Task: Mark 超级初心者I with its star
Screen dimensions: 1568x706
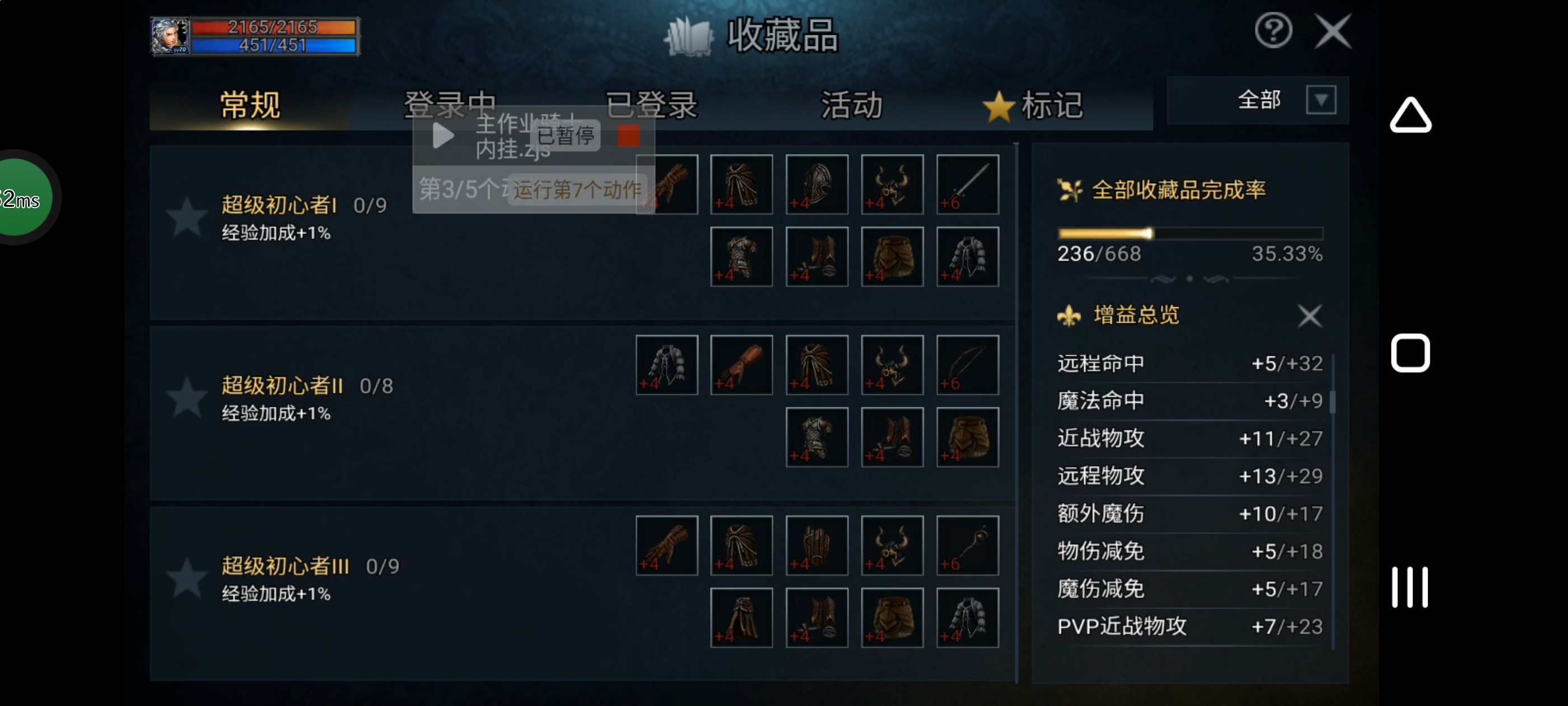Action: (x=186, y=217)
